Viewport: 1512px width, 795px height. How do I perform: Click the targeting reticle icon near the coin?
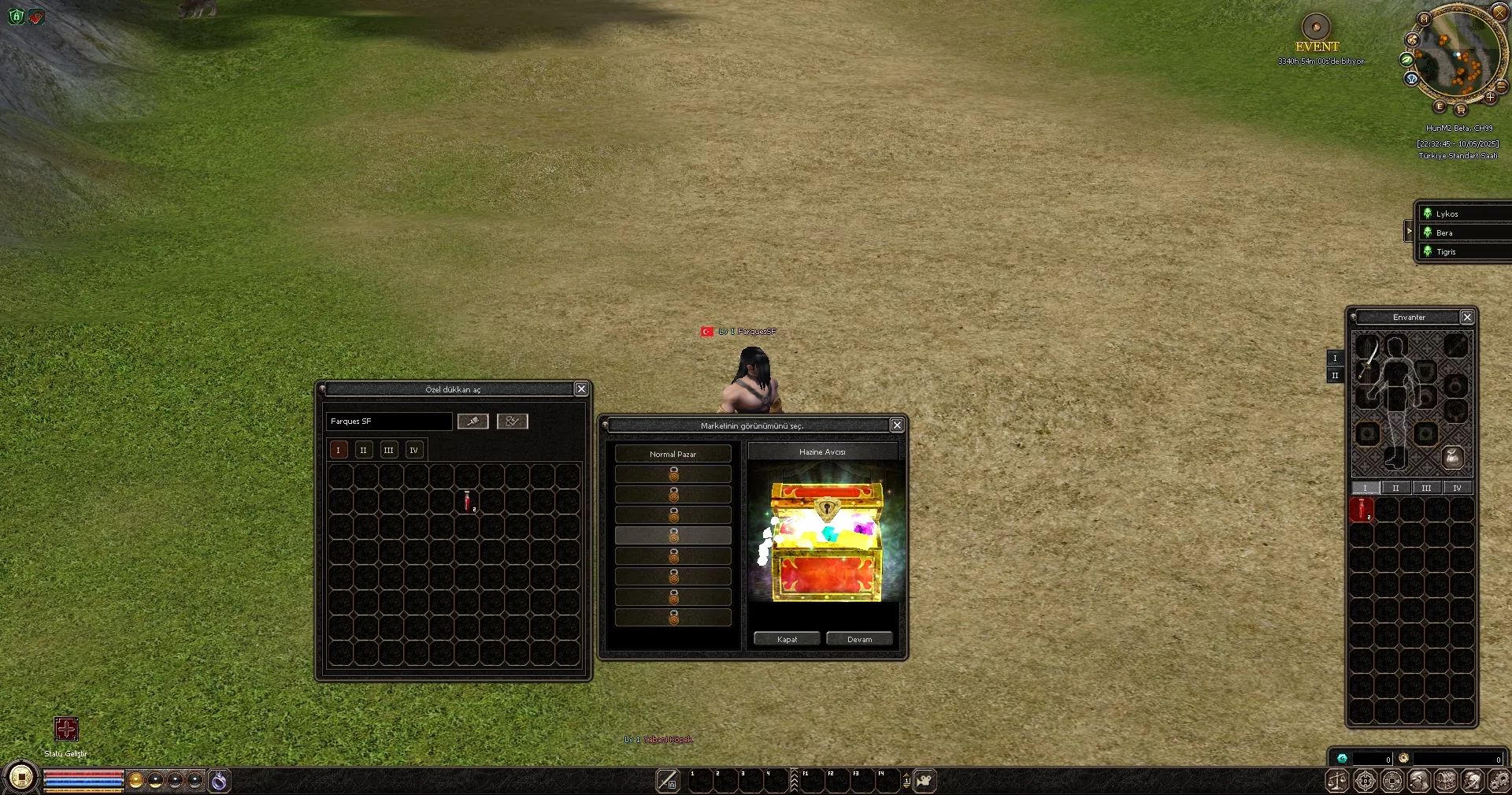point(1366,781)
